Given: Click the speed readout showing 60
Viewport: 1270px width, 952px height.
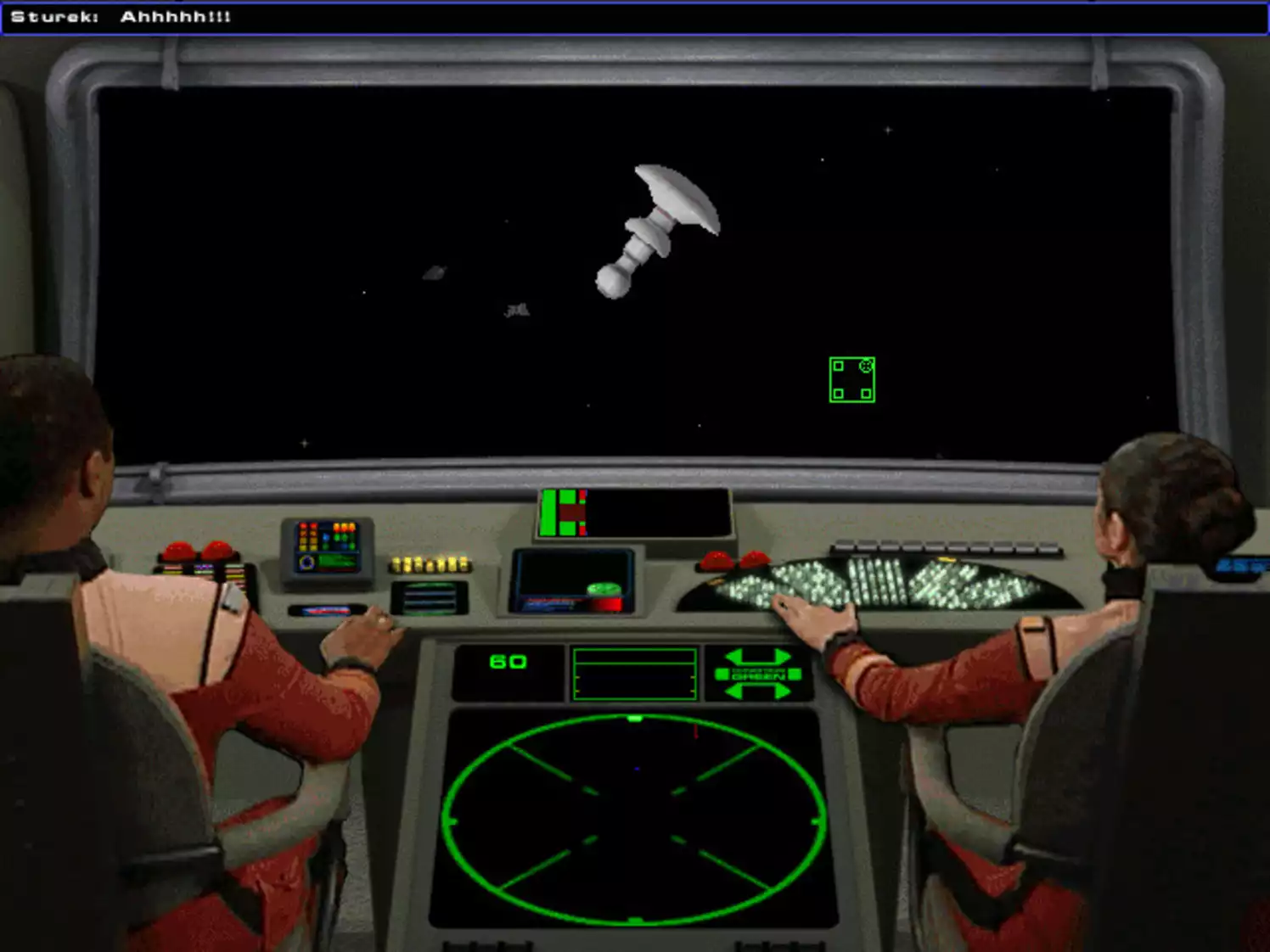Looking at the screenshot, I should tap(507, 662).
